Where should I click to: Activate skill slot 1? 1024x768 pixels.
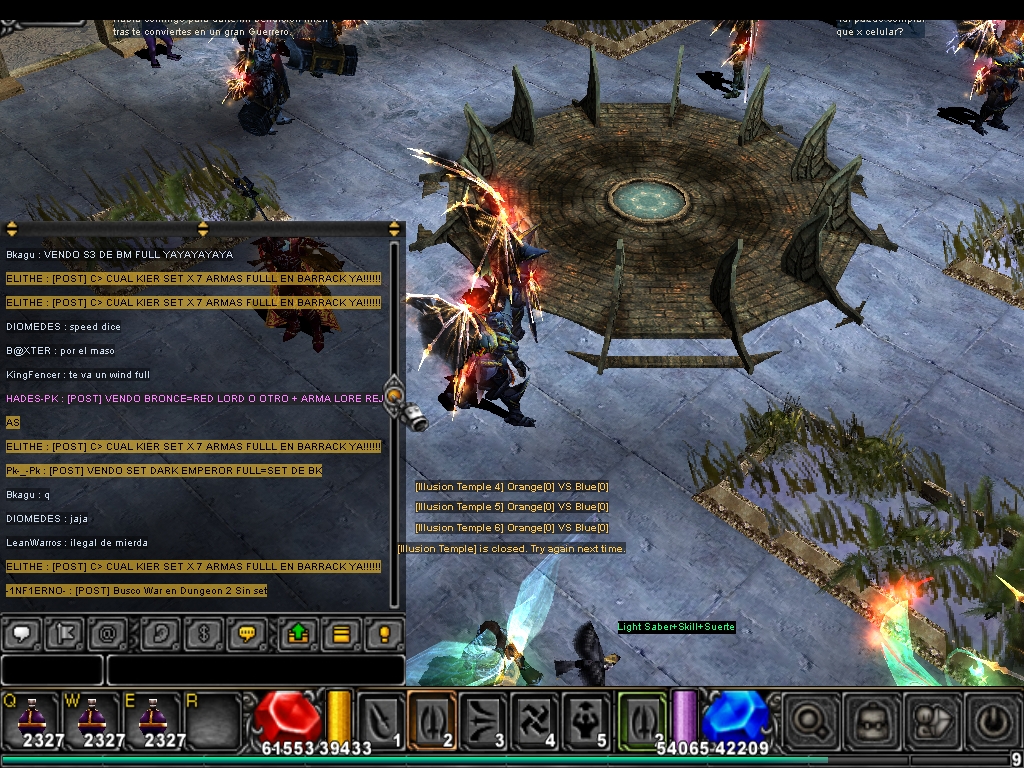click(x=381, y=720)
